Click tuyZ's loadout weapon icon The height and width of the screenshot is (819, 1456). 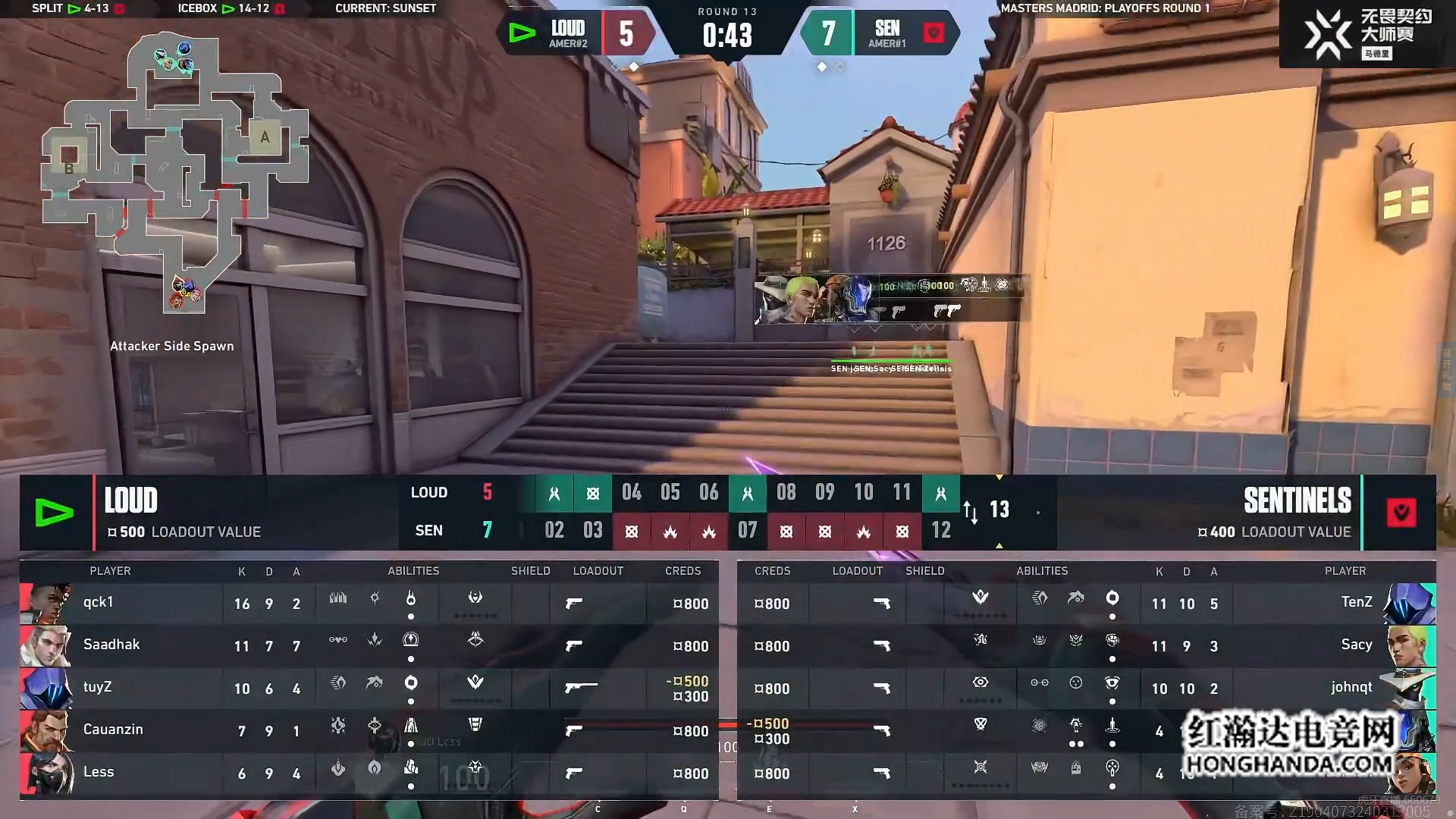point(581,688)
